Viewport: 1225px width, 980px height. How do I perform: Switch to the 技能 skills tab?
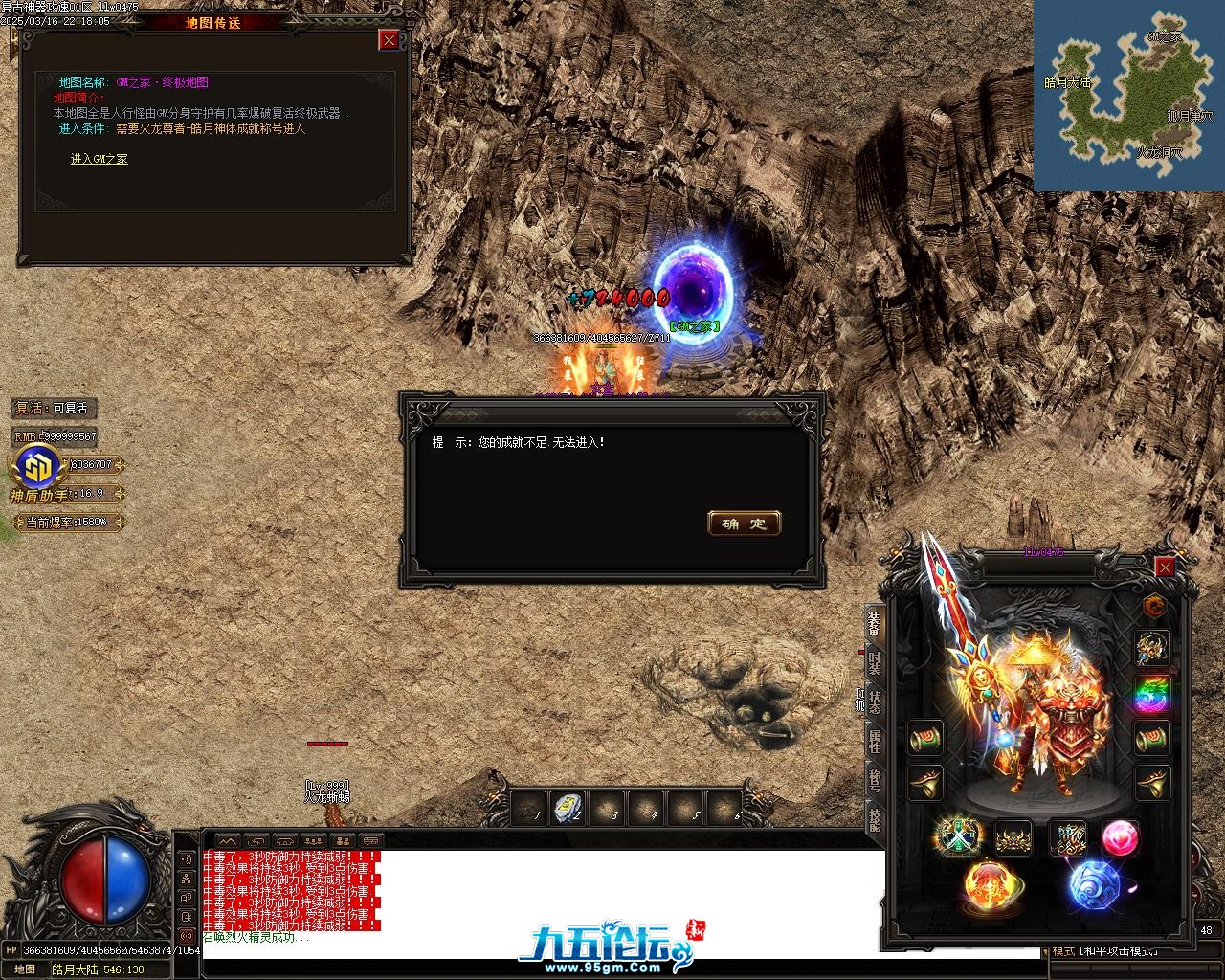pos(874,819)
